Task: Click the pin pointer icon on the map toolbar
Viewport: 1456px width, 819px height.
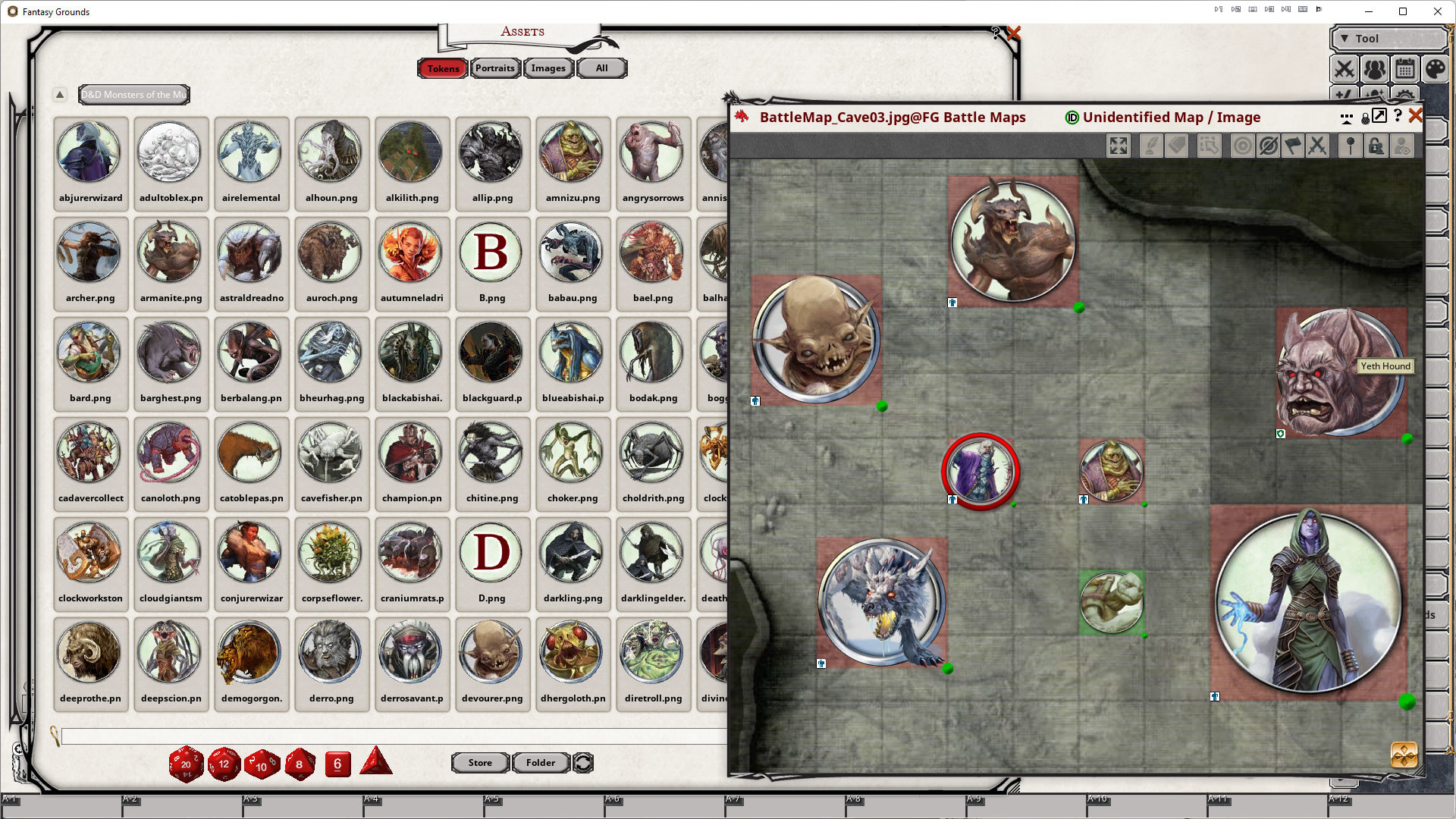Action: point(1351,146)
